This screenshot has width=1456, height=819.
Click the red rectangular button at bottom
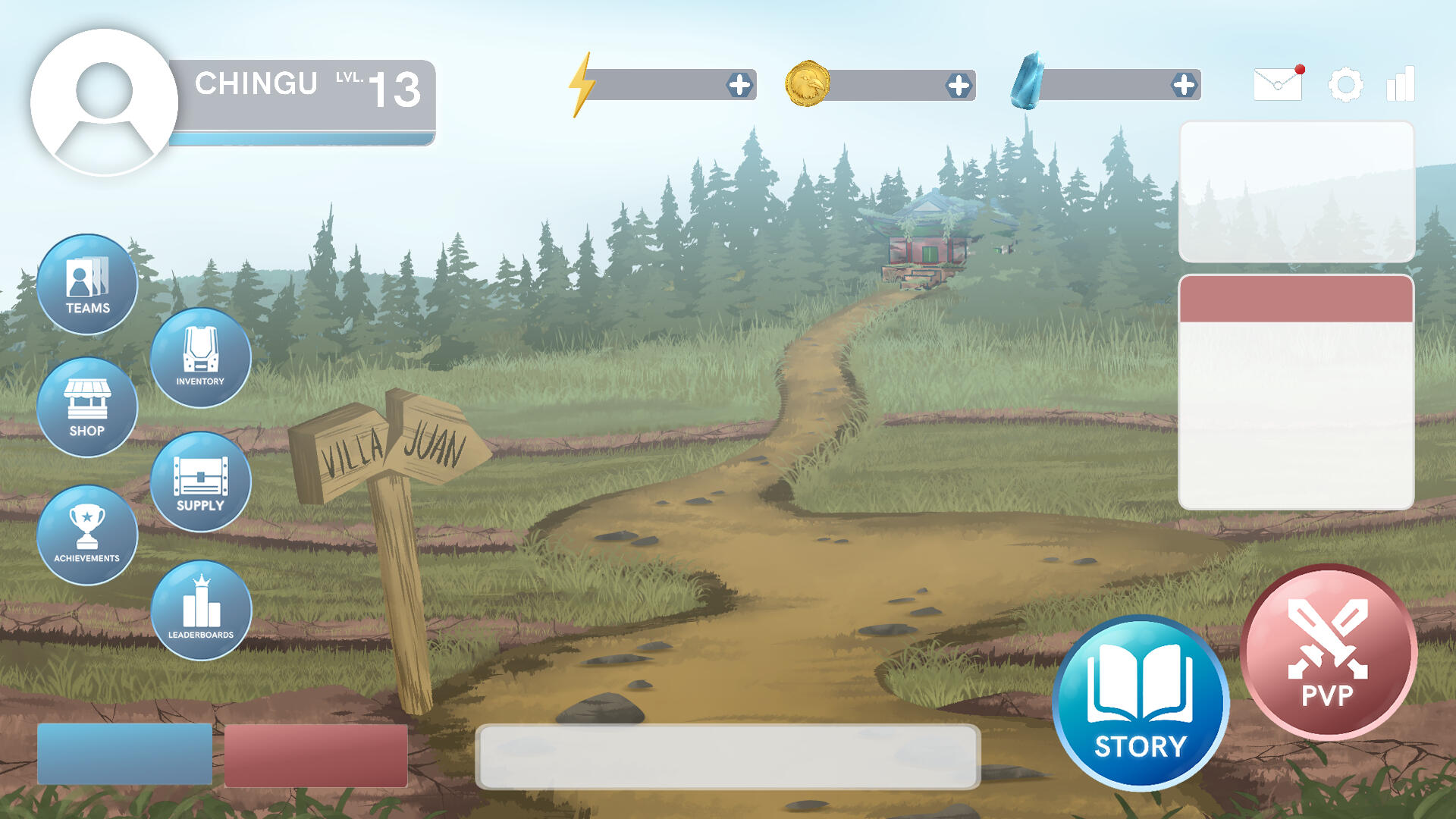coord(315,755)
